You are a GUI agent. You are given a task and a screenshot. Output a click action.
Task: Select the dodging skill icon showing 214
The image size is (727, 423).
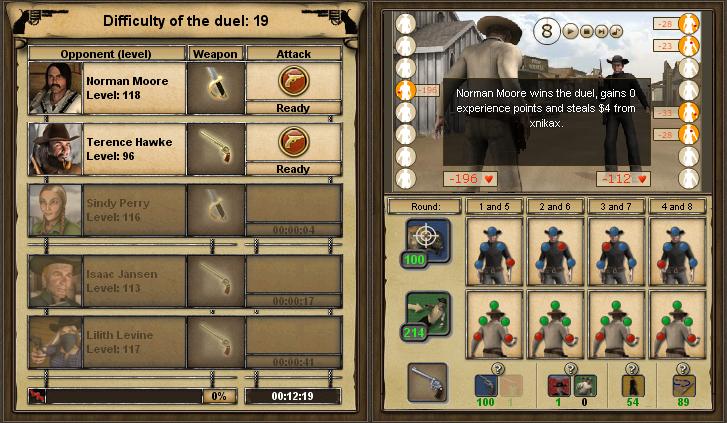tap(427, 314)
